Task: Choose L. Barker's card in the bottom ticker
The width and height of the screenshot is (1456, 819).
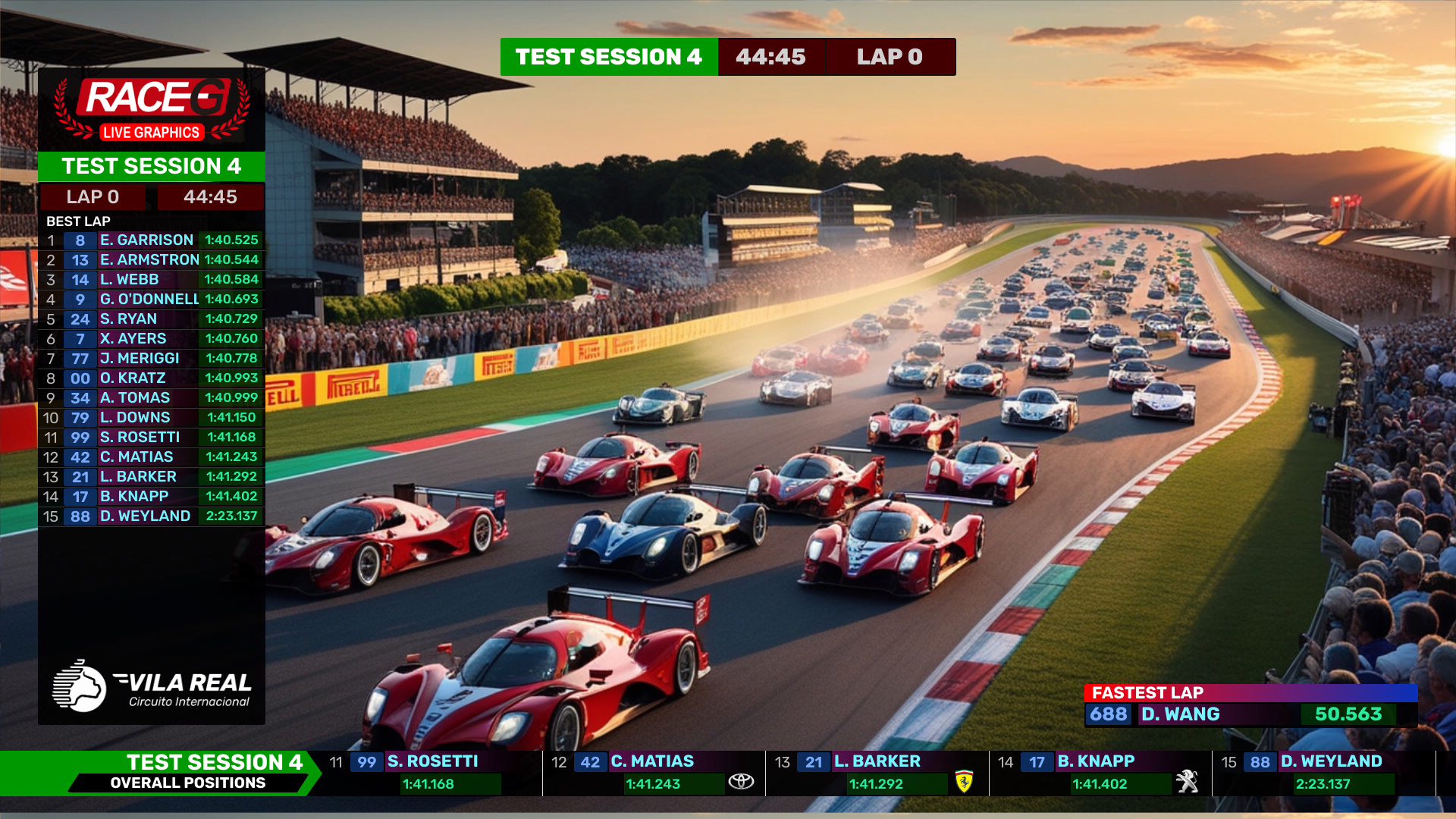Action: tap(877, 773)
